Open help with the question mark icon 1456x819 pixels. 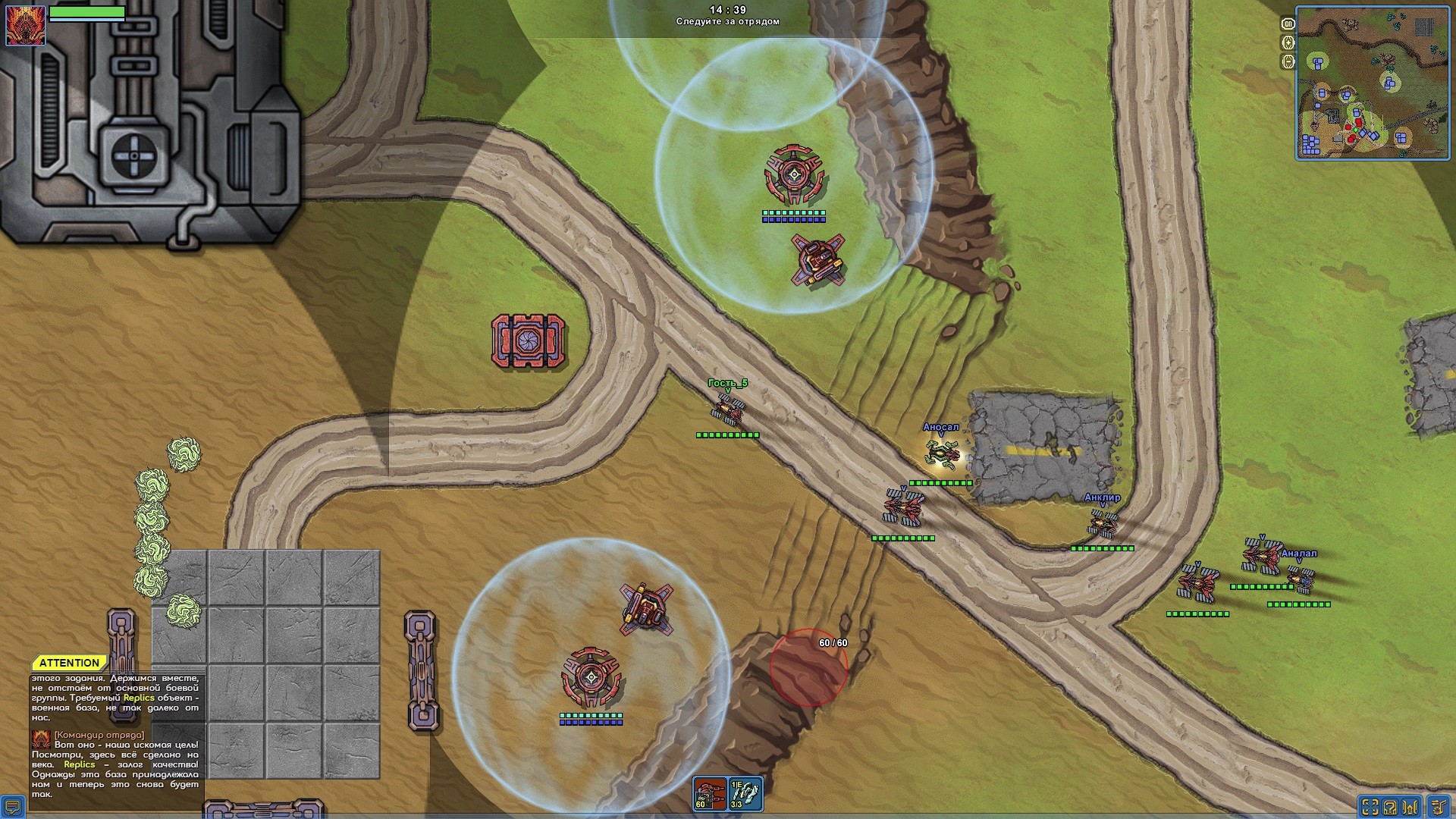coord(1390,807)
